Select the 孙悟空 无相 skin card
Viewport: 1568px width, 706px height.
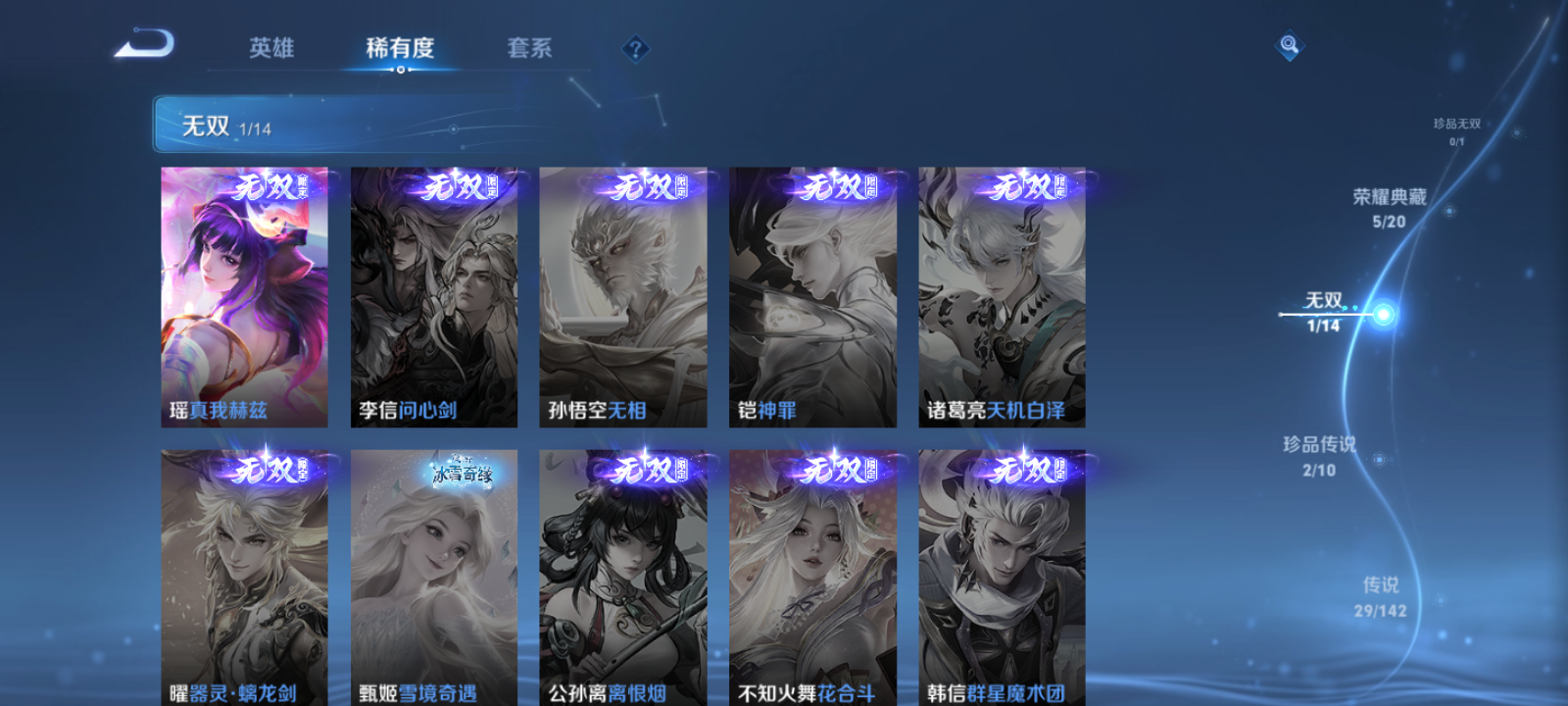coord(623,294)
